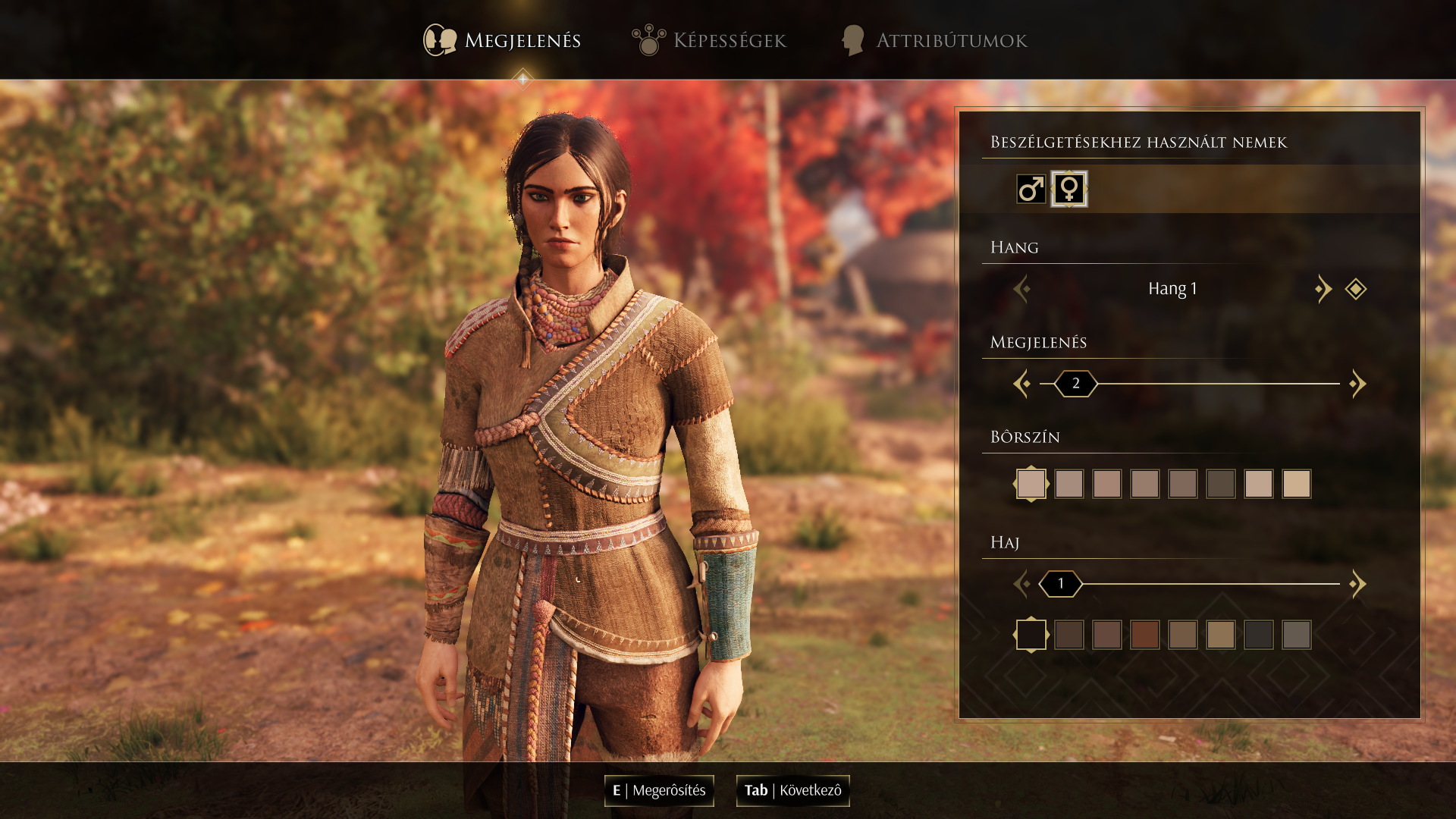Pick the darkest skin tone swatch
Viewport: 1456px width, 819px height.
coord(1221,484)
